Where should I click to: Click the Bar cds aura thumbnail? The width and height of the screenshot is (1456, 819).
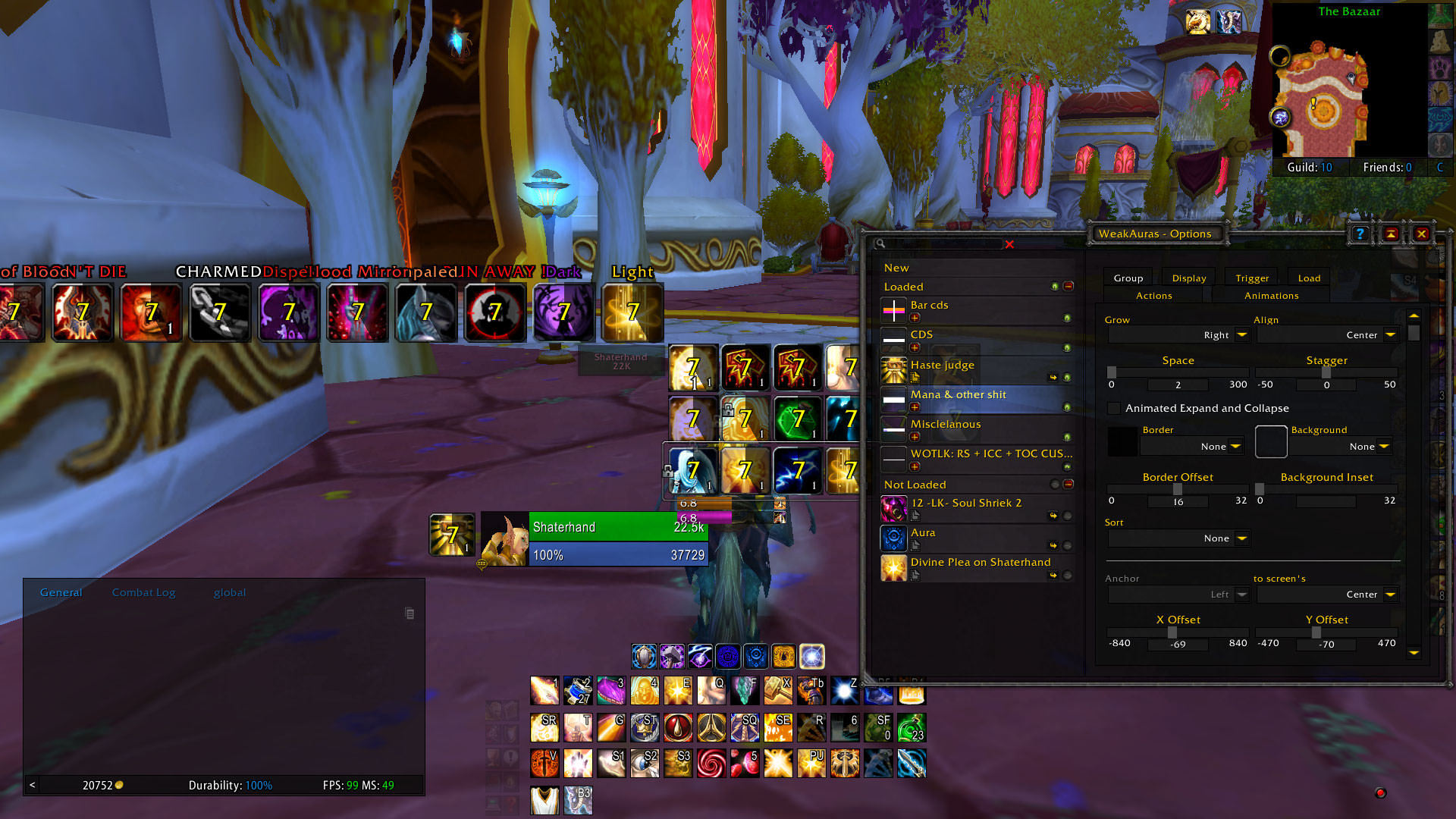[x=893, y=309]
